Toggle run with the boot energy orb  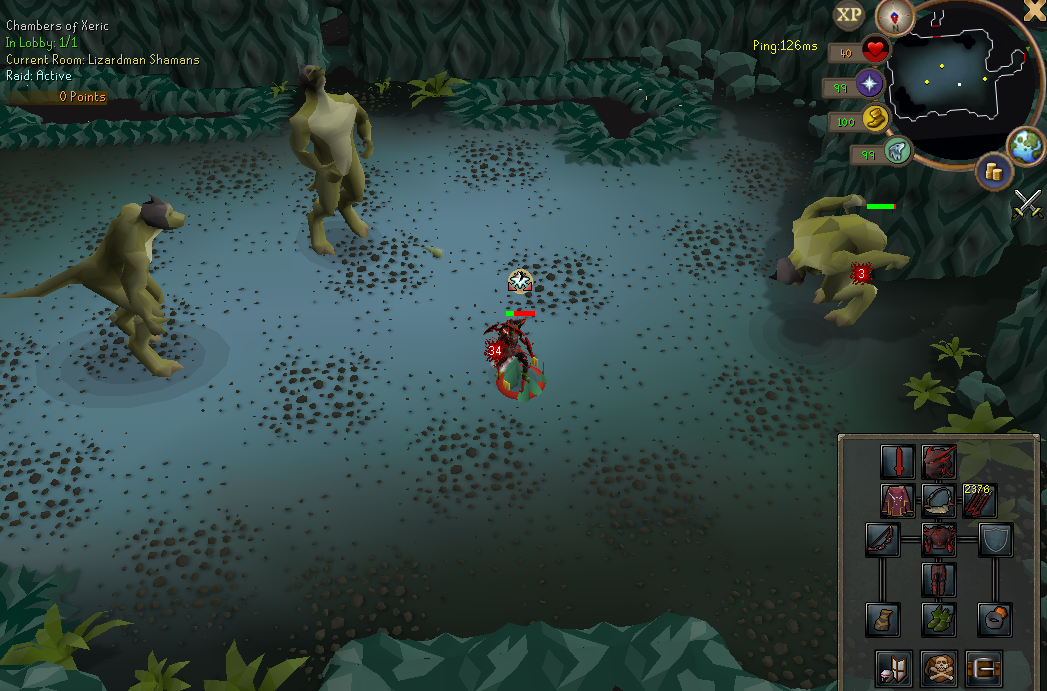pyautogui.click(x=875, y=119)
